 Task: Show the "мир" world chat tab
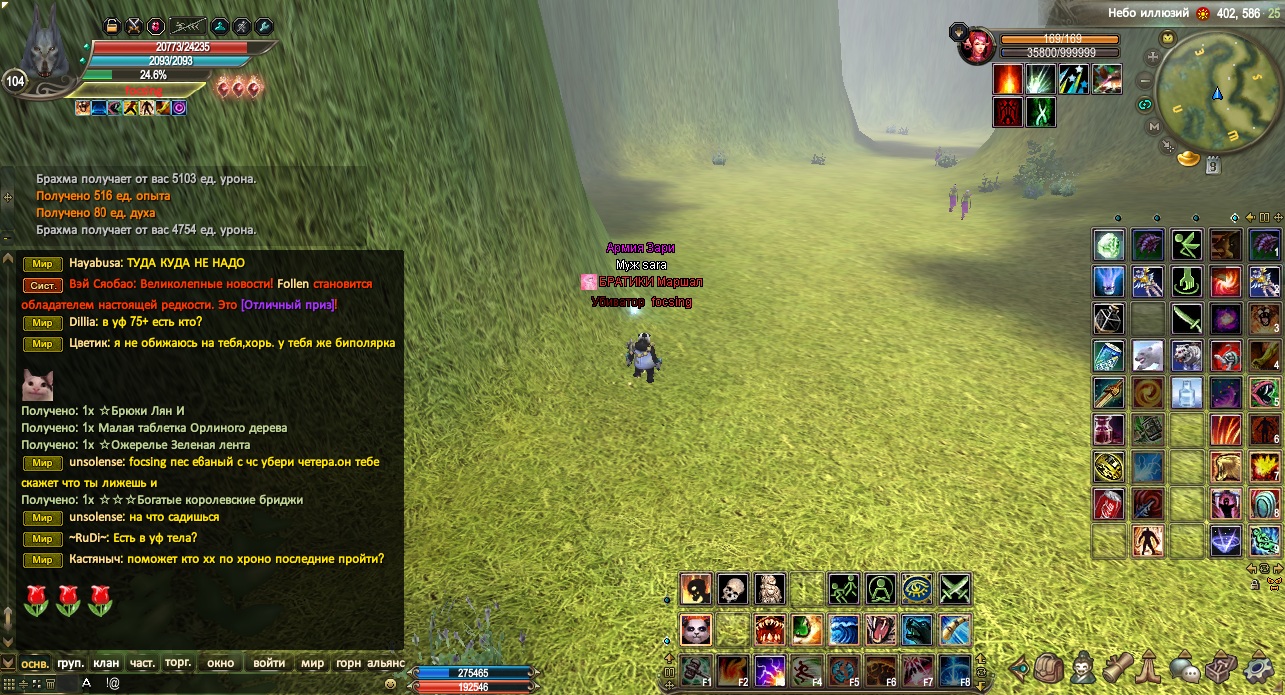(x=313, y=663)
